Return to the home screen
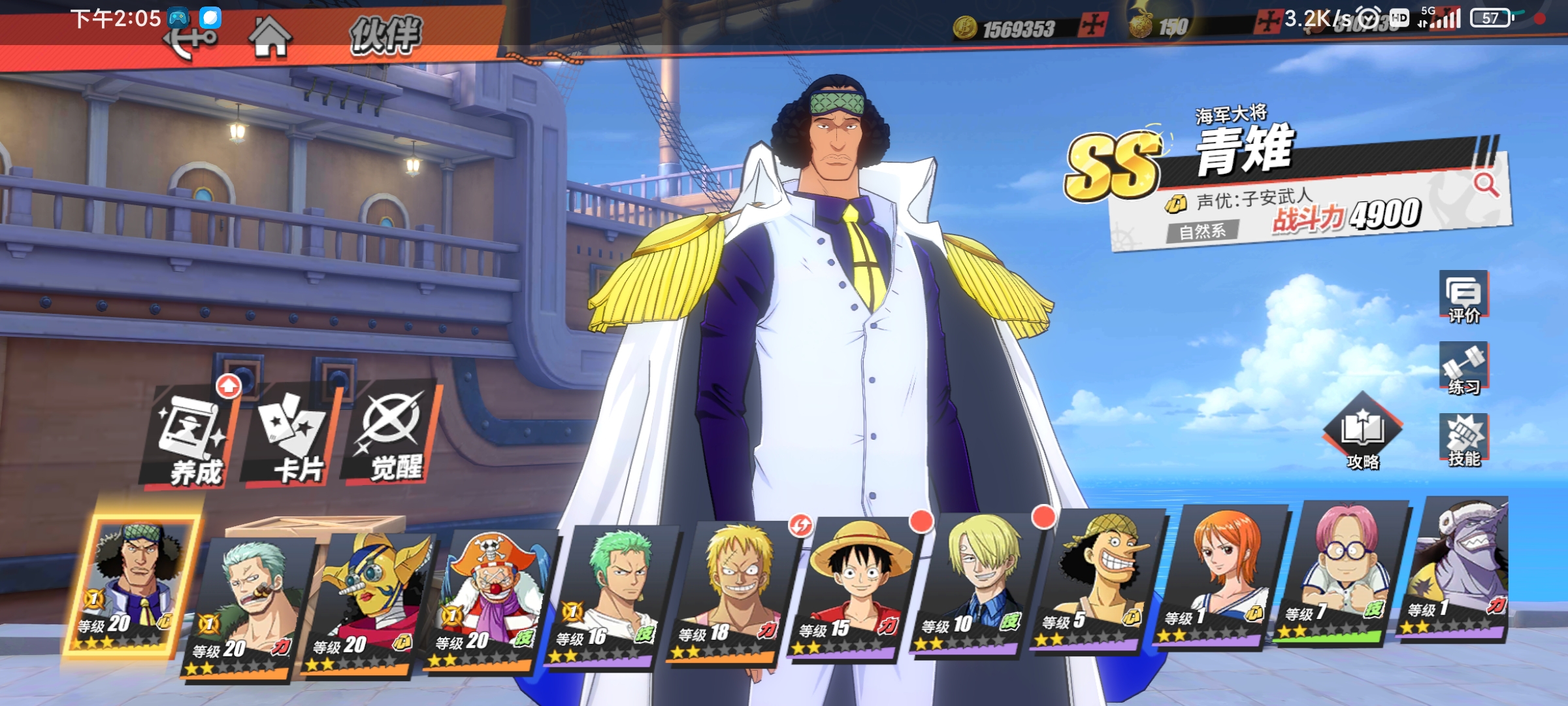This screenshot has height=706, width=1568. point(269,37)
